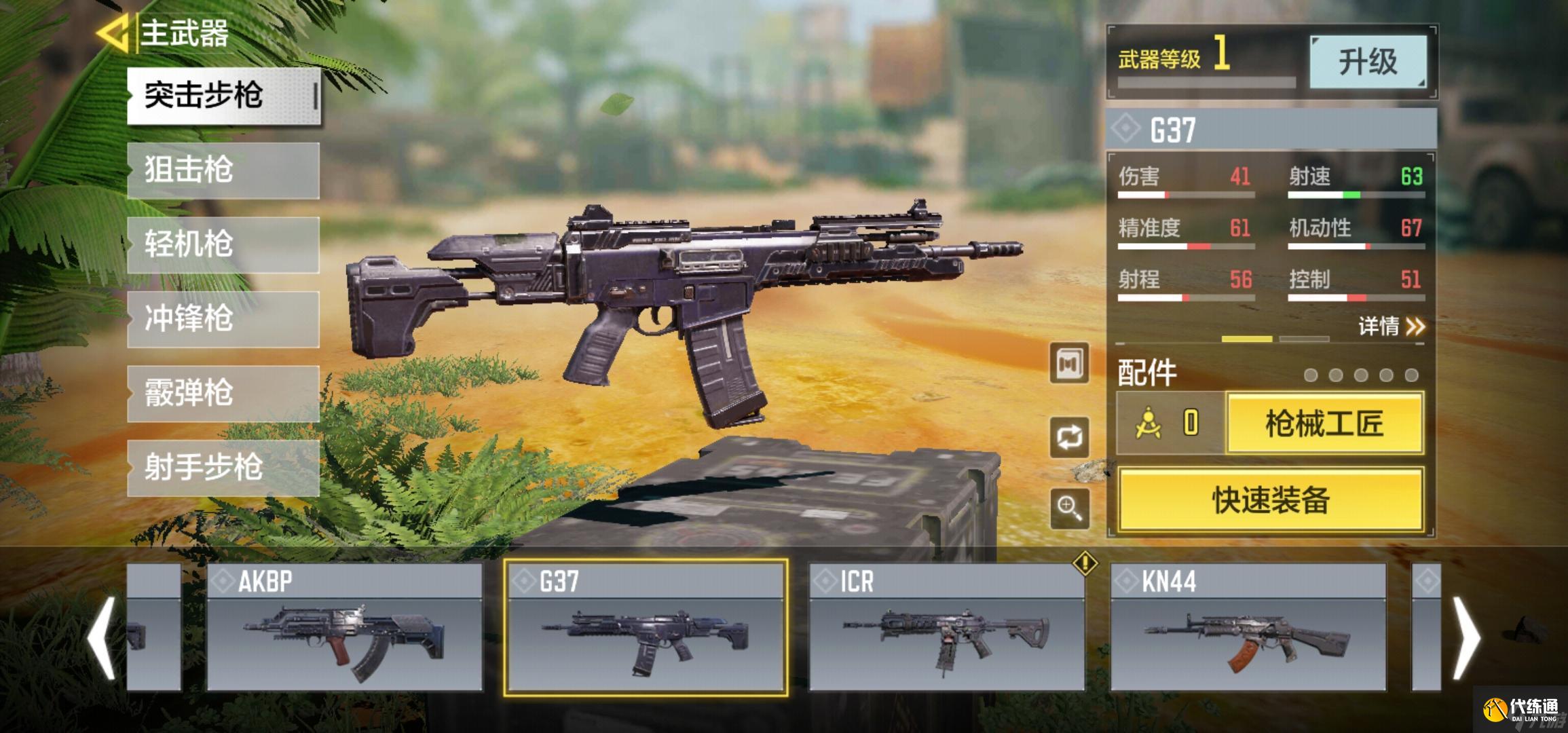The height and width of the screenshot is (733, 1568).
Task: Show next weapons with right arrow
Action: coord(1466,638)
